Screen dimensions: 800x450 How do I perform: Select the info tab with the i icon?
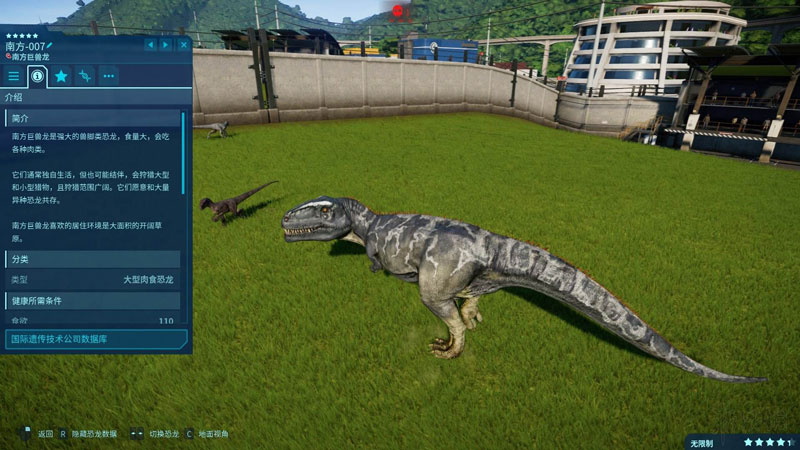pos(38,76)
